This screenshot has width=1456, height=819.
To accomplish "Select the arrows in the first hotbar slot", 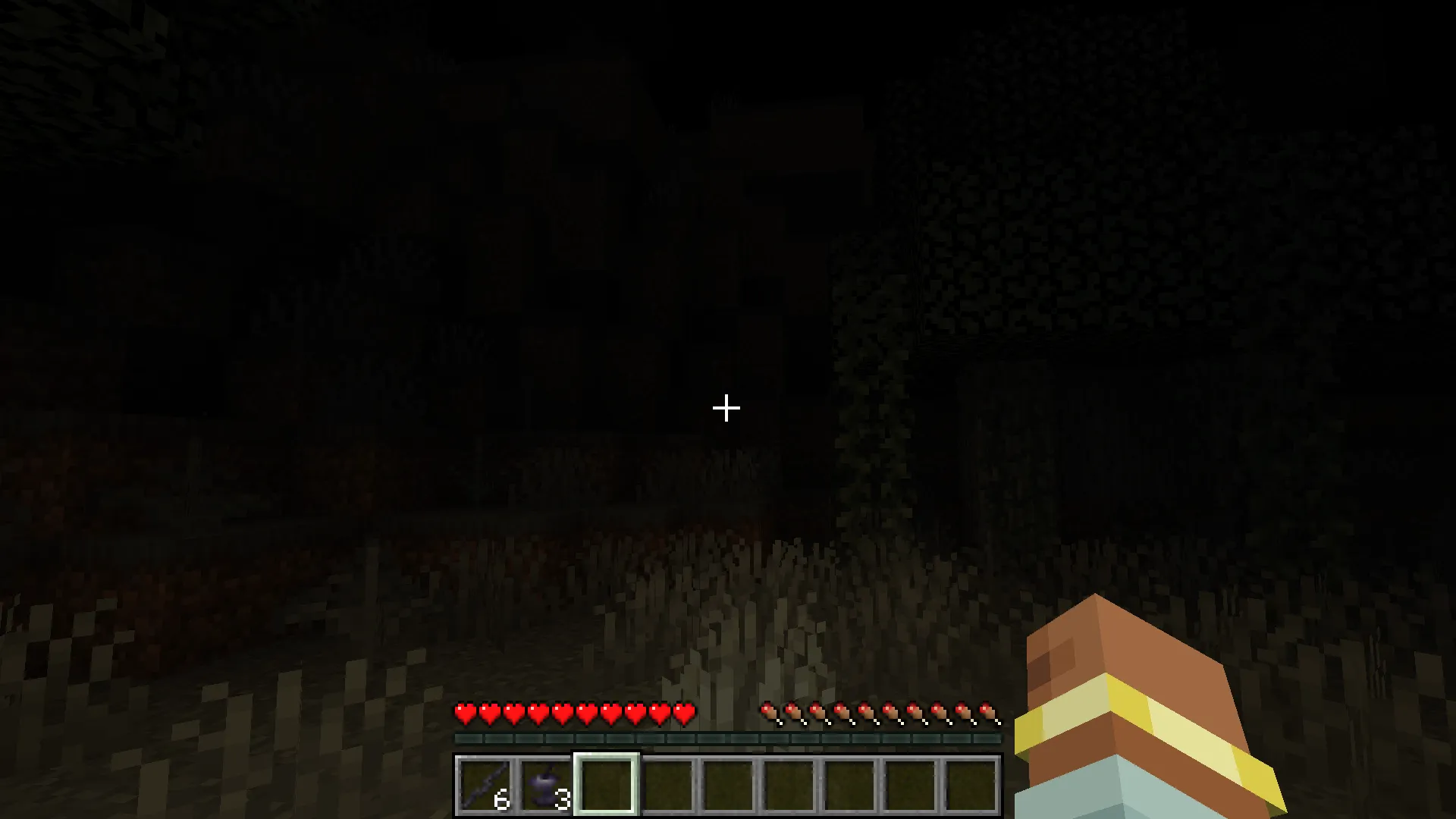I will 485,785.
